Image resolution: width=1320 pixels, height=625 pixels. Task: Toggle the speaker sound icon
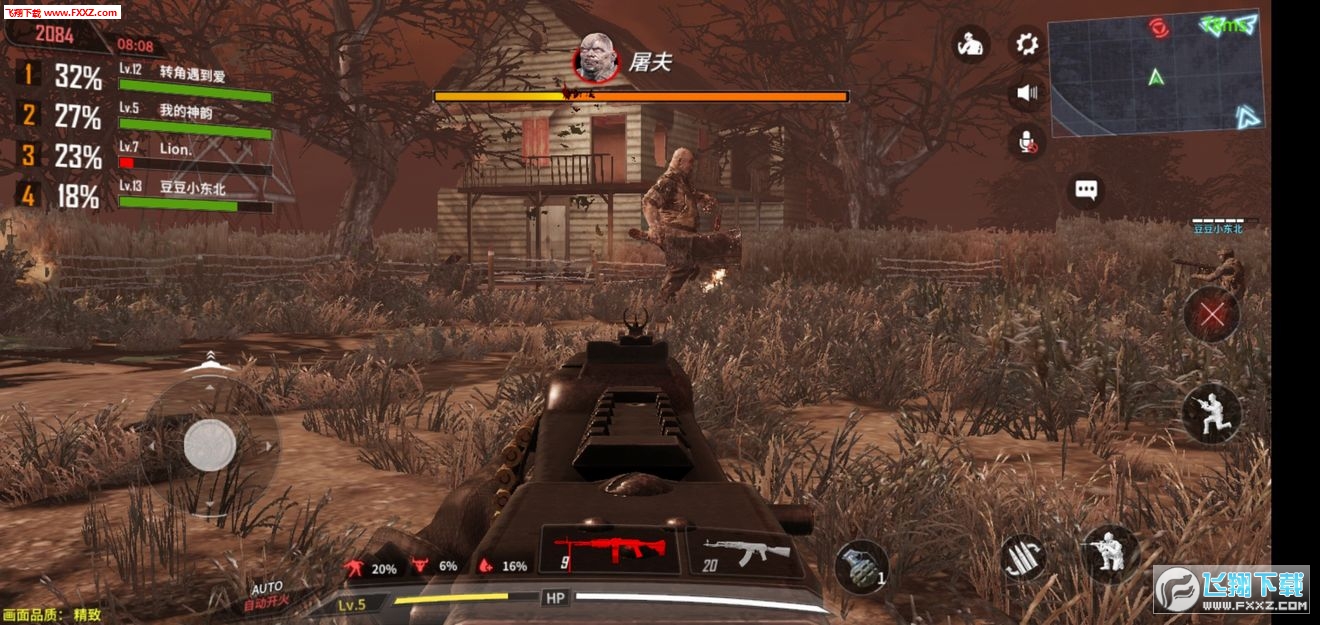click(1027, 94)
